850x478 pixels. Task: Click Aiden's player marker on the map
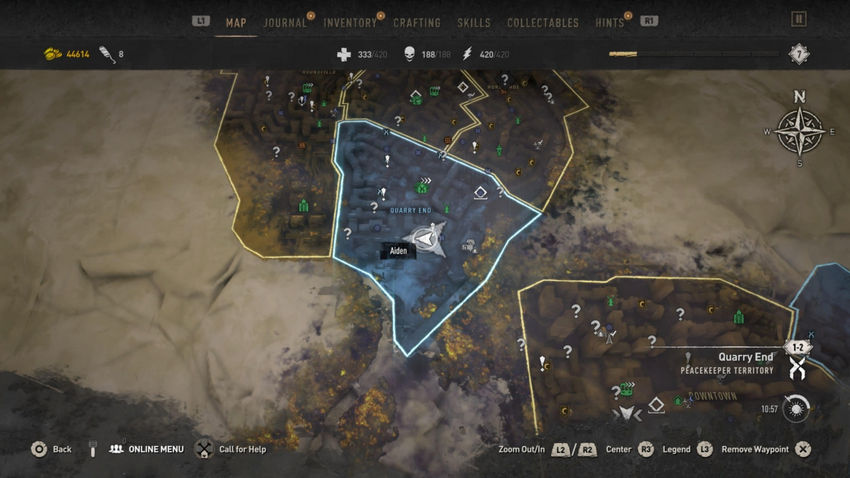430,238
